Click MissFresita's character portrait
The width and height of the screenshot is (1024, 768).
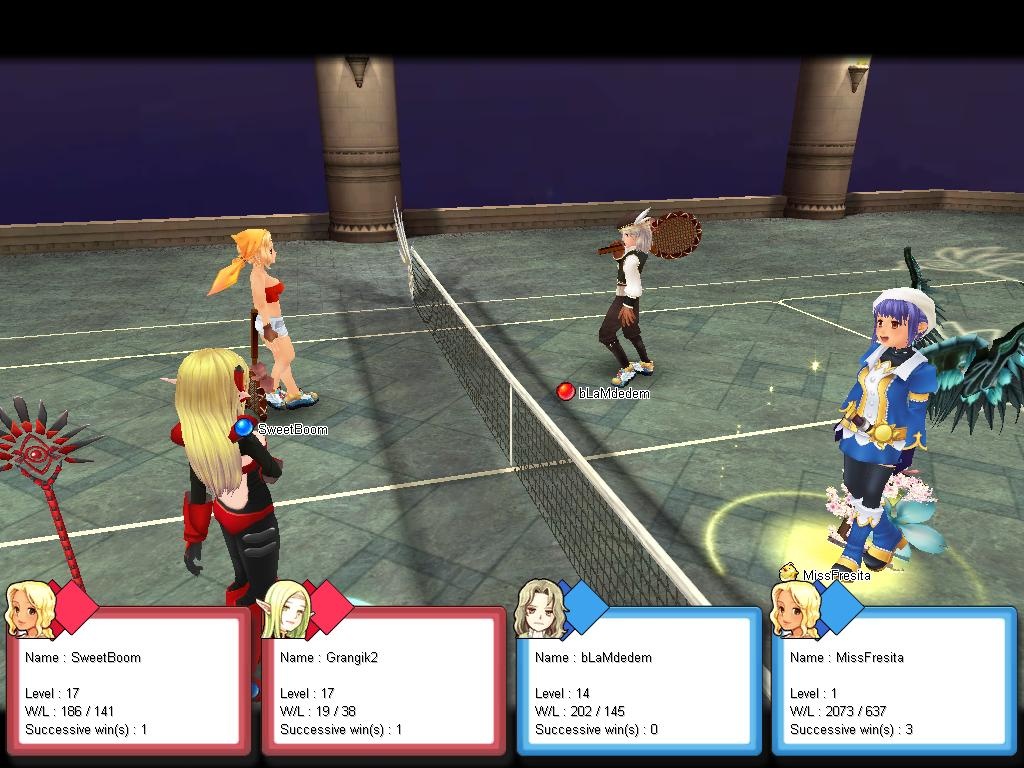tap(794, 607)
